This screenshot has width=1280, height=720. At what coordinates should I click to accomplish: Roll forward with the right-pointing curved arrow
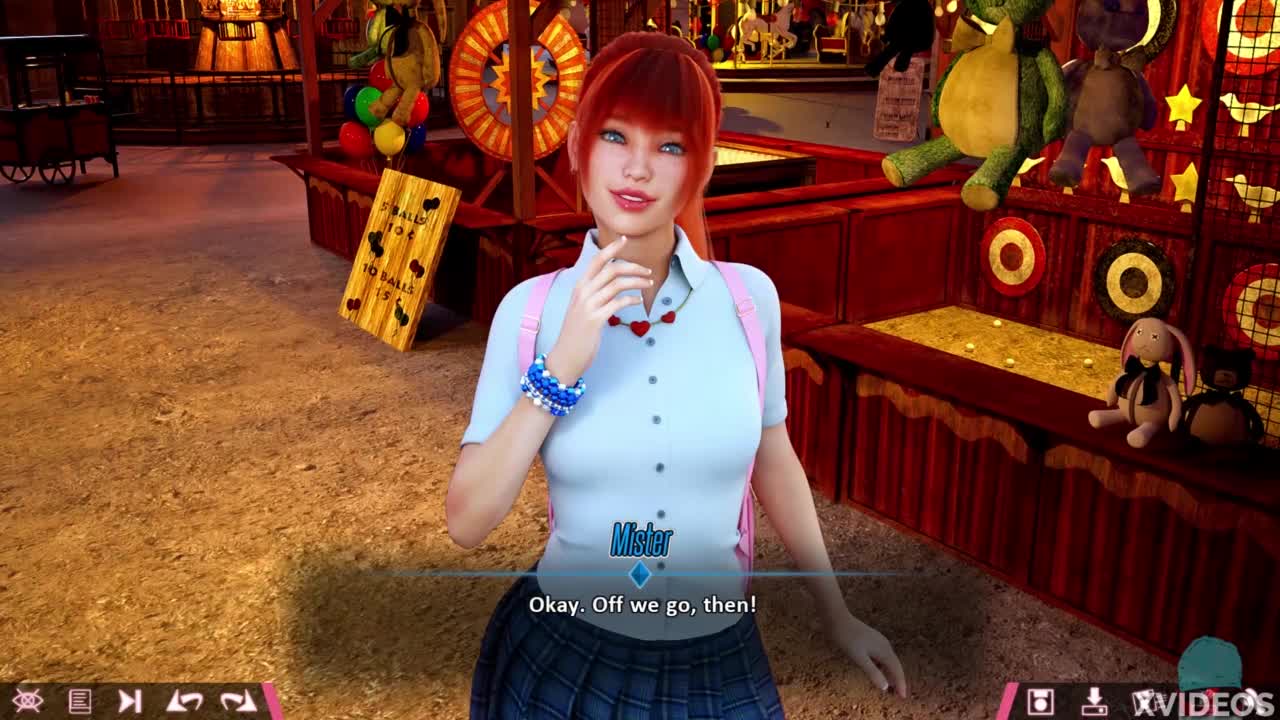pyautogui.click(x=238, y=701)
